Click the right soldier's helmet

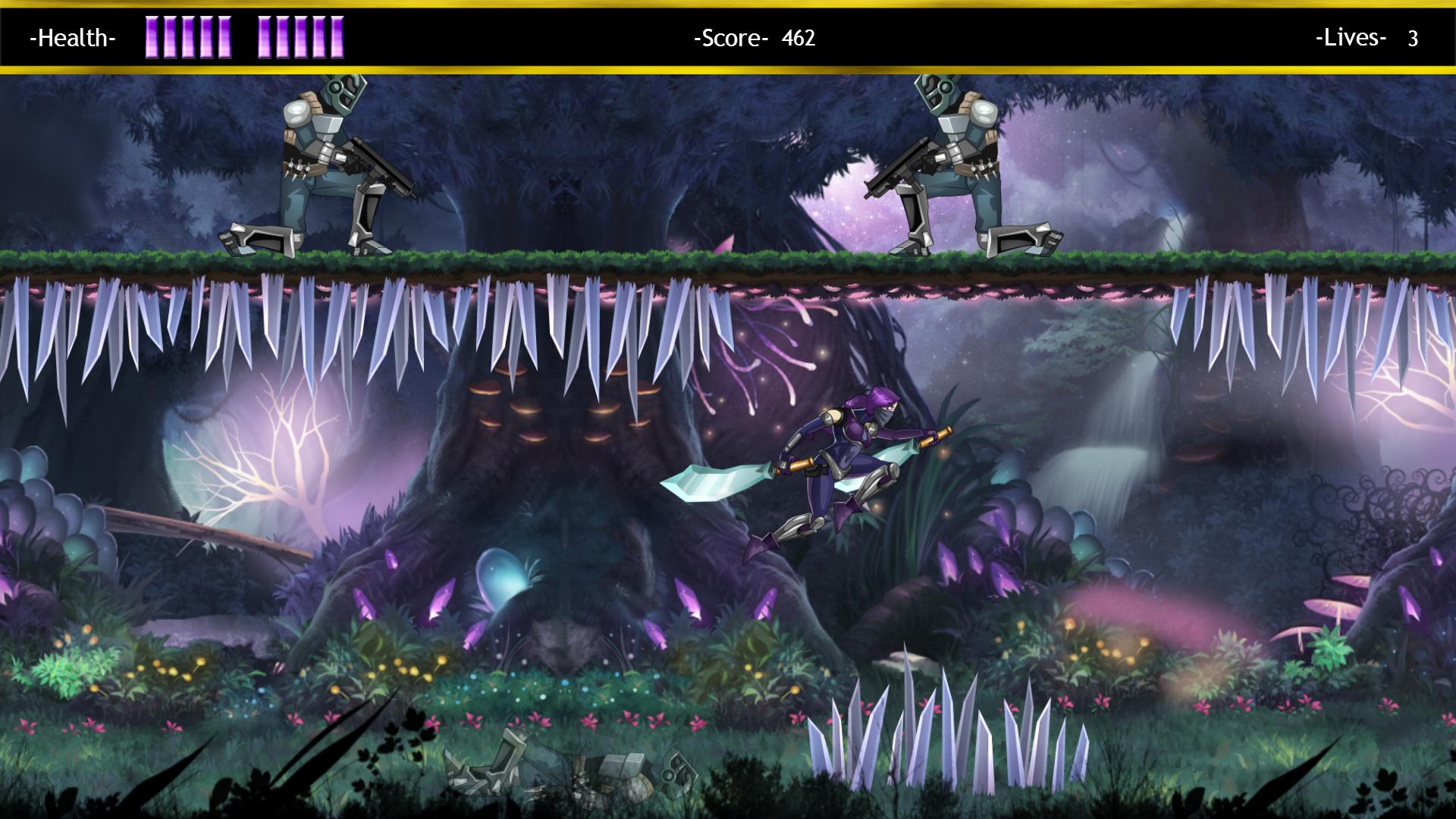pos(940,95)
